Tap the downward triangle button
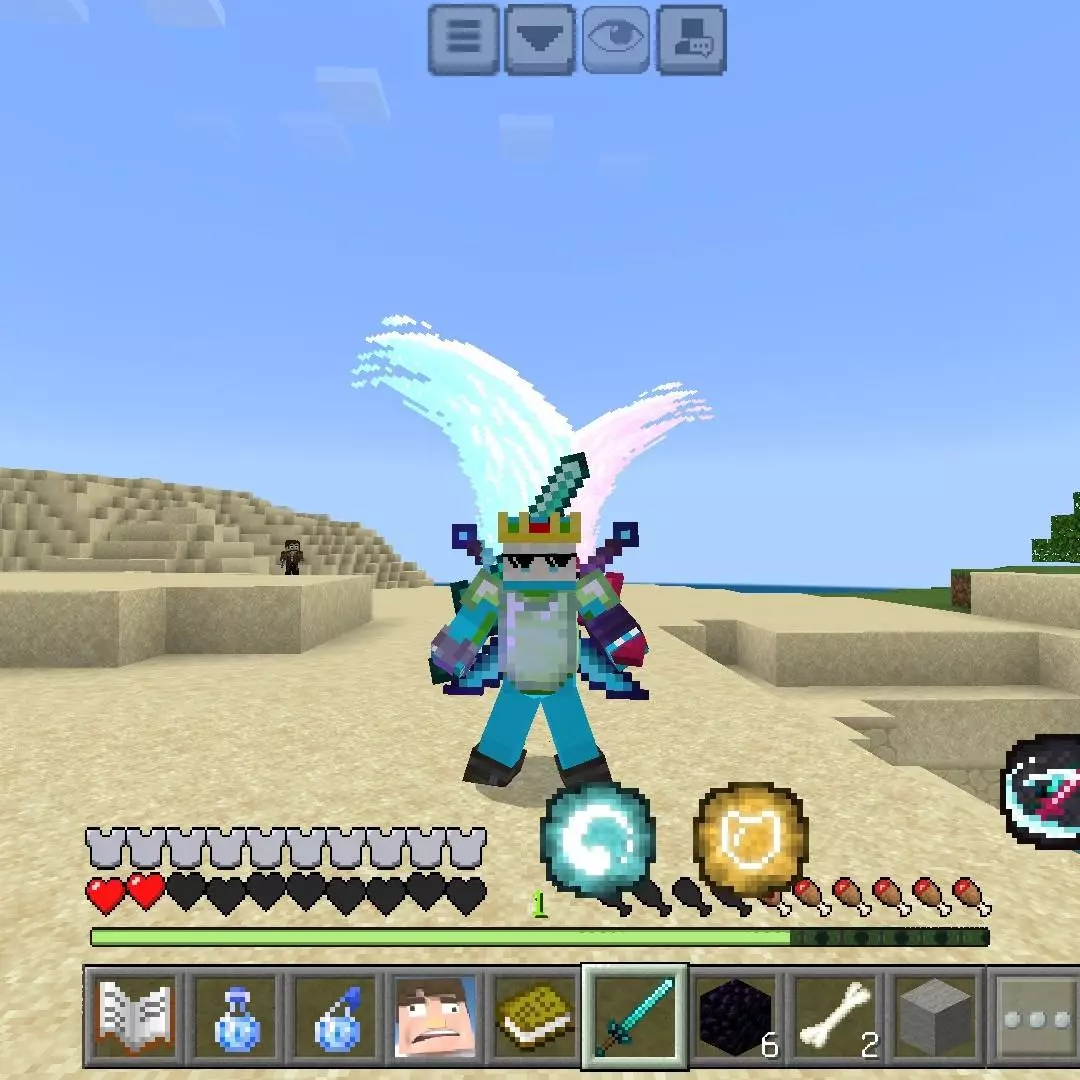 pos(540,39)
